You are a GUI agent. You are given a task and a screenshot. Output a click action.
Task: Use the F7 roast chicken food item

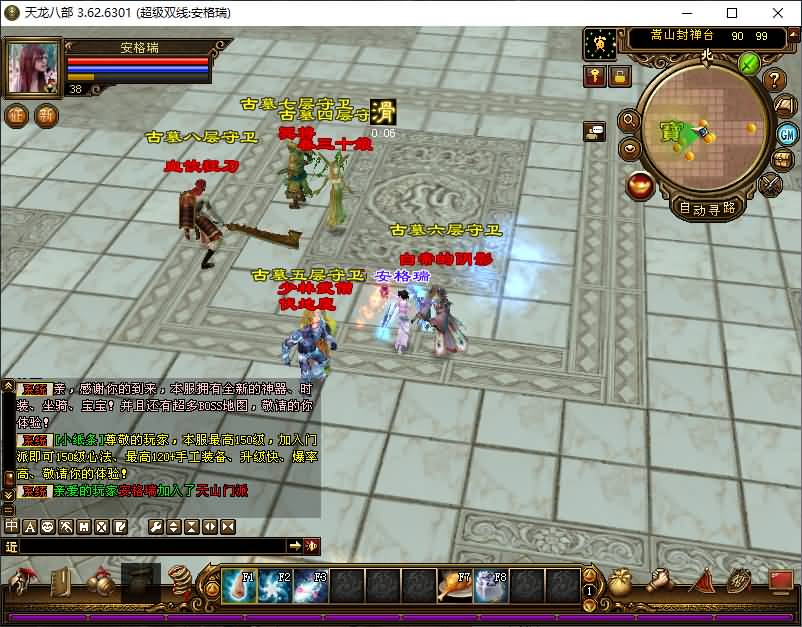455,586
